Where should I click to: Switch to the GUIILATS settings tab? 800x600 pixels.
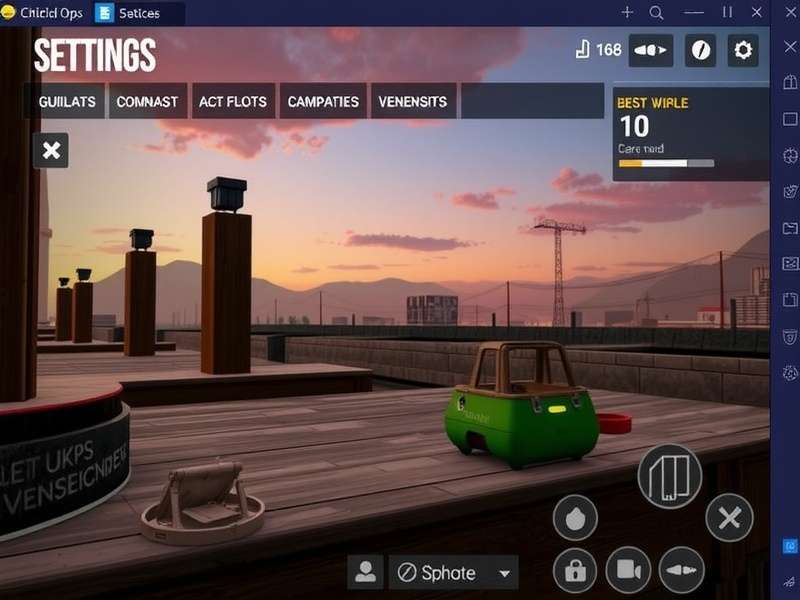[66, 102]
